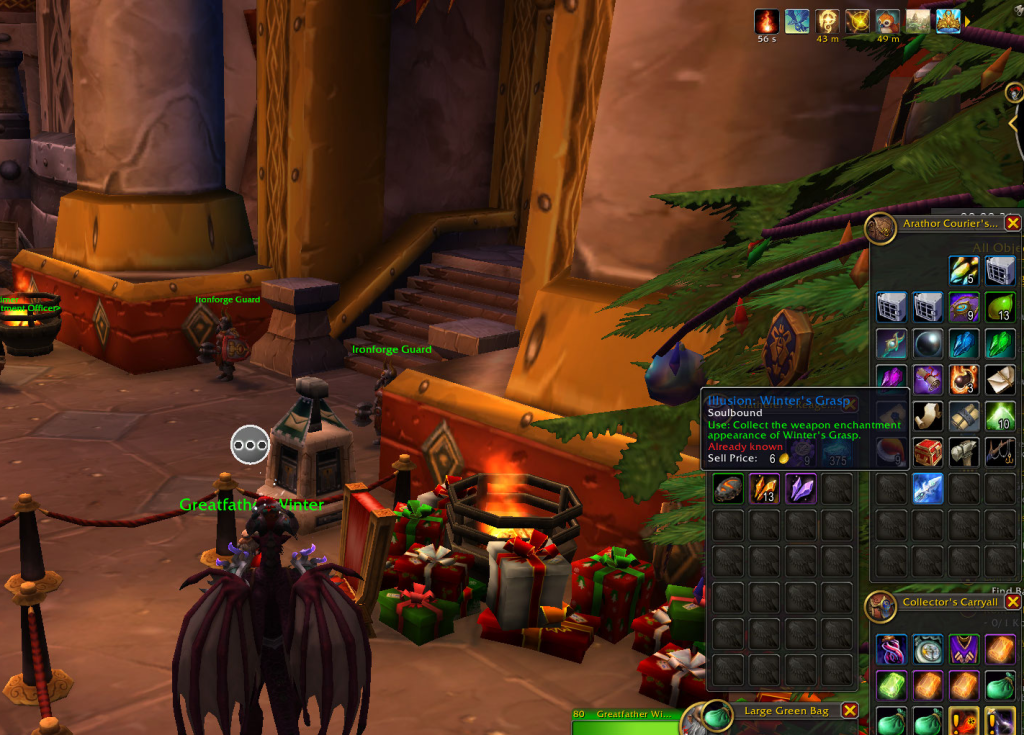Click the bomb item with 3 stacks
Screen dimensions: 1024x735
(965, 379)
